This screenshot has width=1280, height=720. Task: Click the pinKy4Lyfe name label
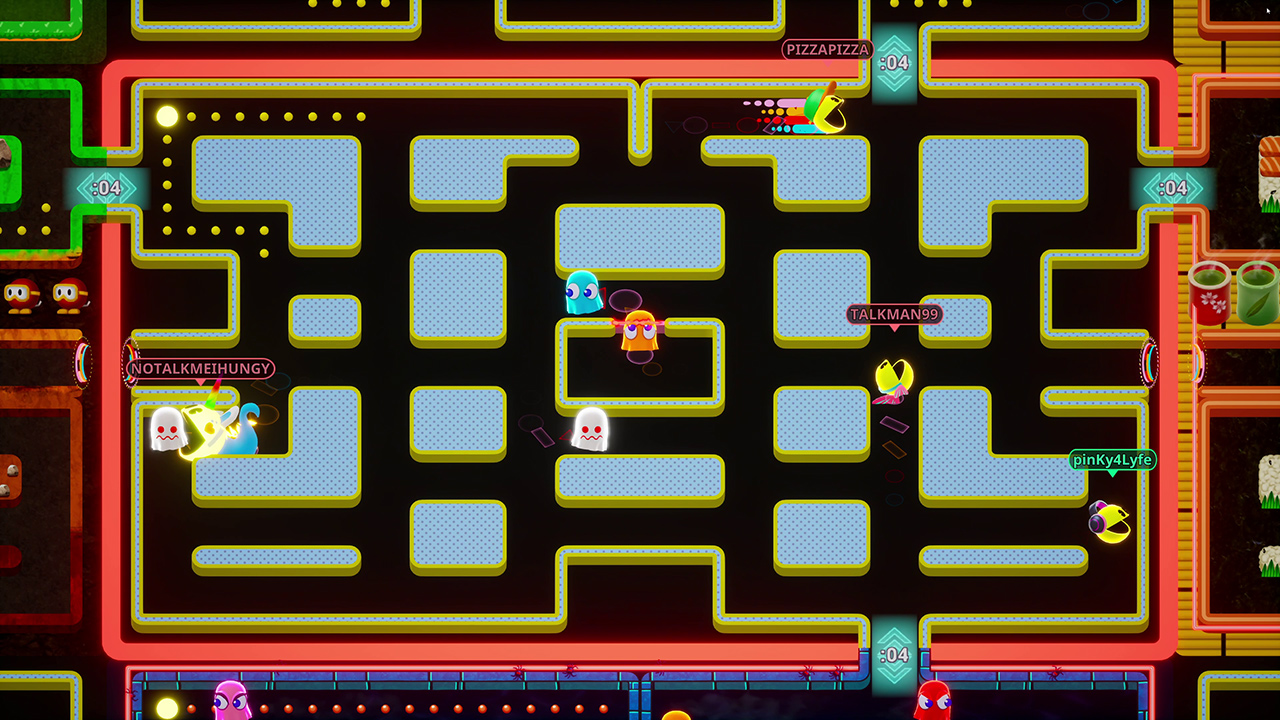[1113, 460]
